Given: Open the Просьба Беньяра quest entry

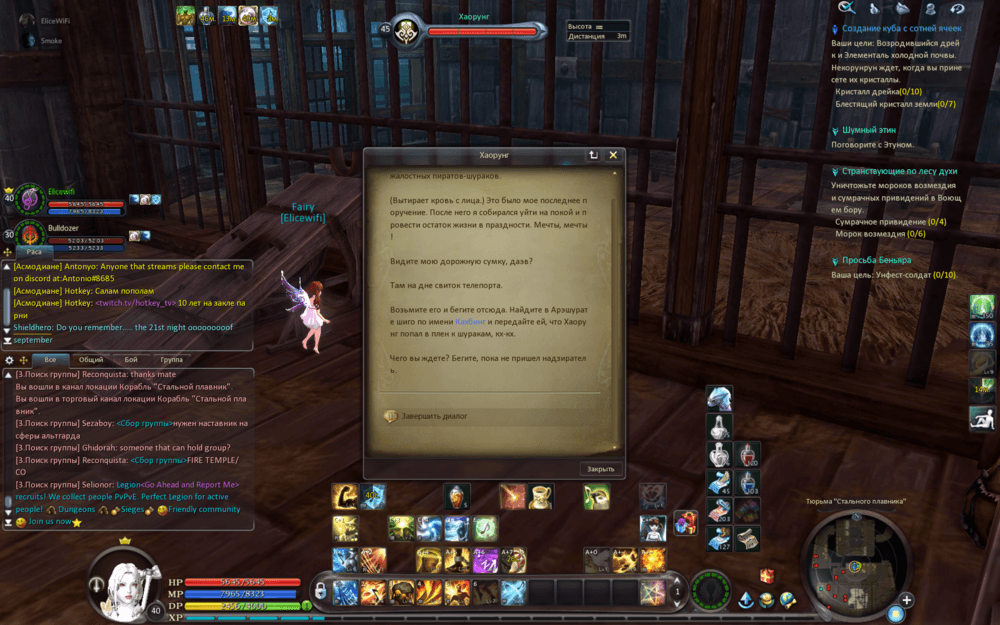Looking at the screenshot, I should [876, 260].
